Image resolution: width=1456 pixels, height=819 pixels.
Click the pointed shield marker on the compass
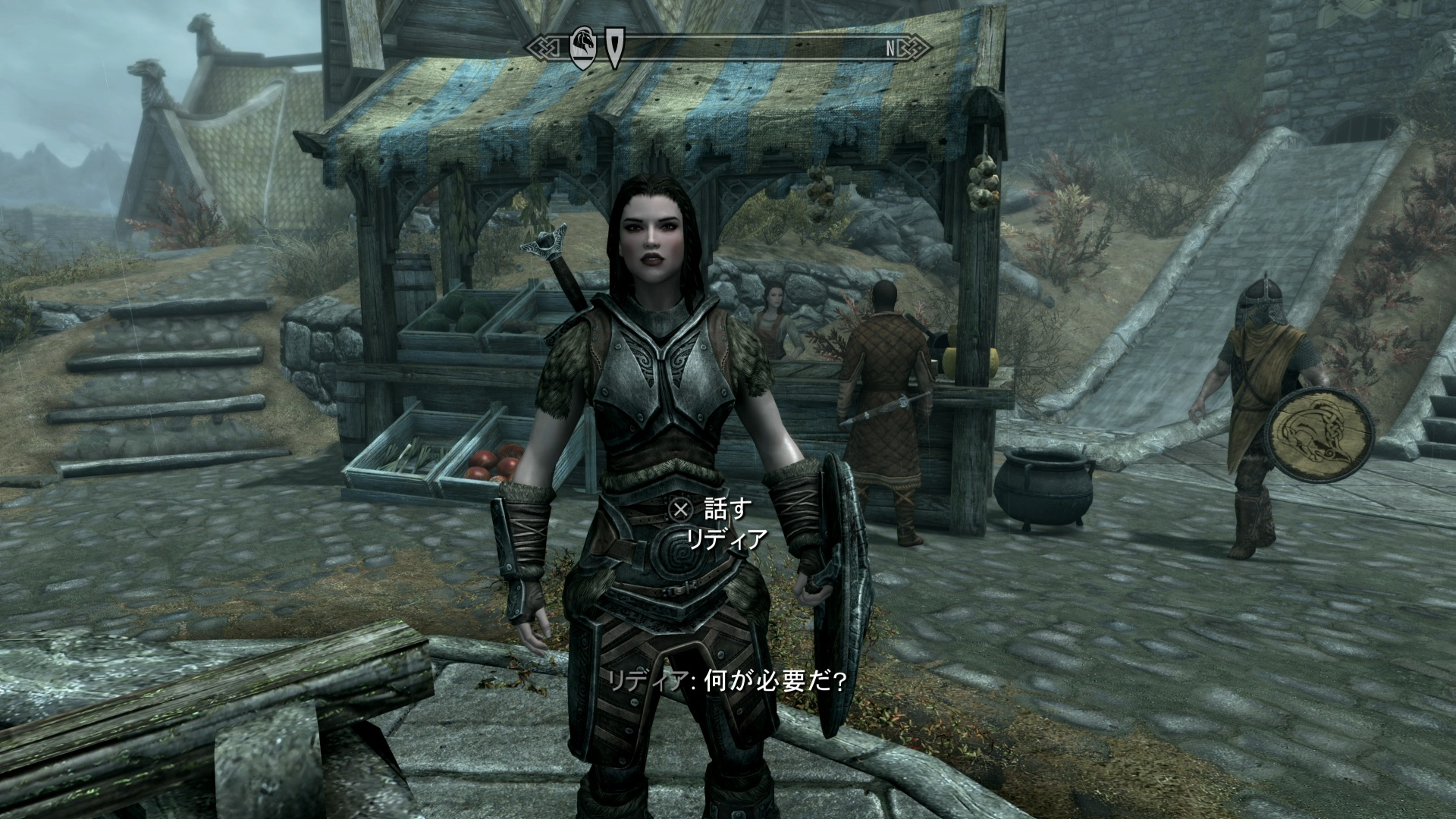click(613, 49)
